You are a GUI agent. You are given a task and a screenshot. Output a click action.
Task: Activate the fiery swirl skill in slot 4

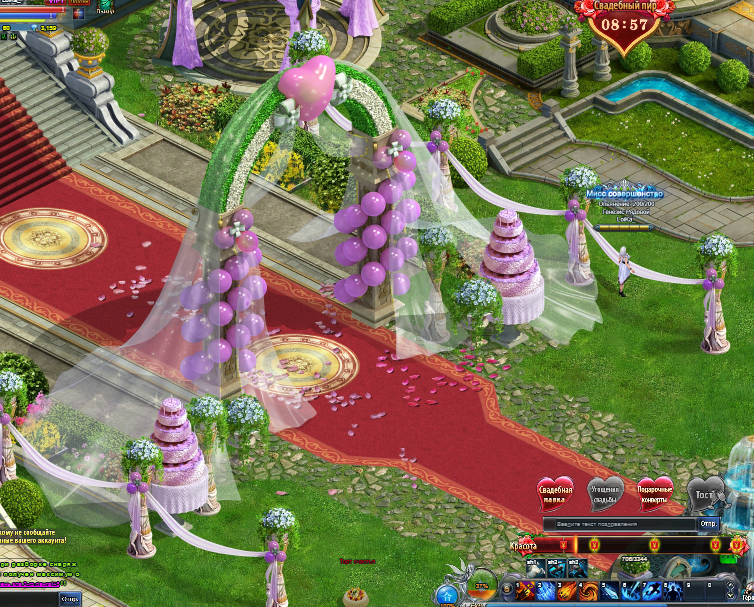(590, 591)
